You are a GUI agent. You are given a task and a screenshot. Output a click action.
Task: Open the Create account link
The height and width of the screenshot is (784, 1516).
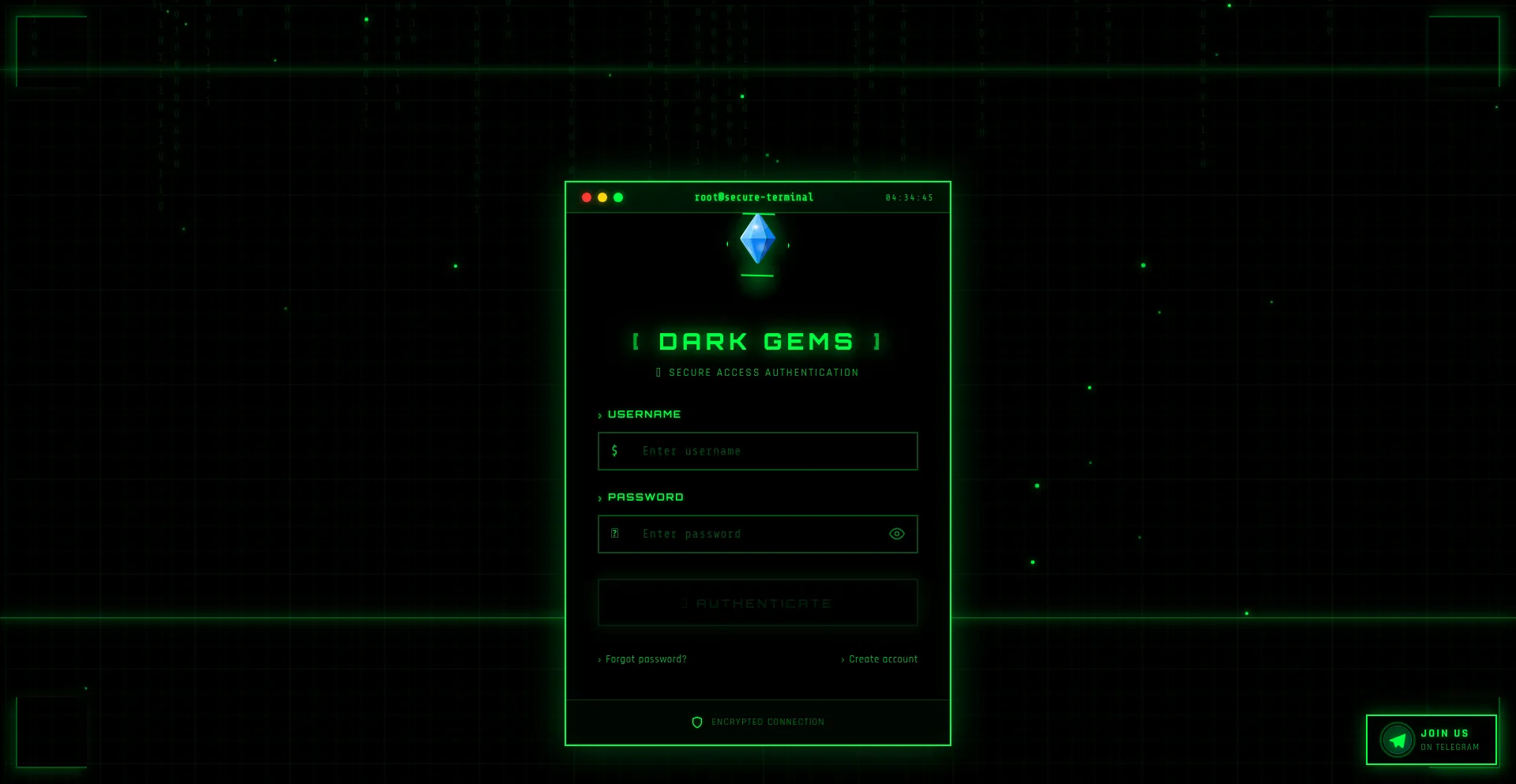tap(883, 659)
